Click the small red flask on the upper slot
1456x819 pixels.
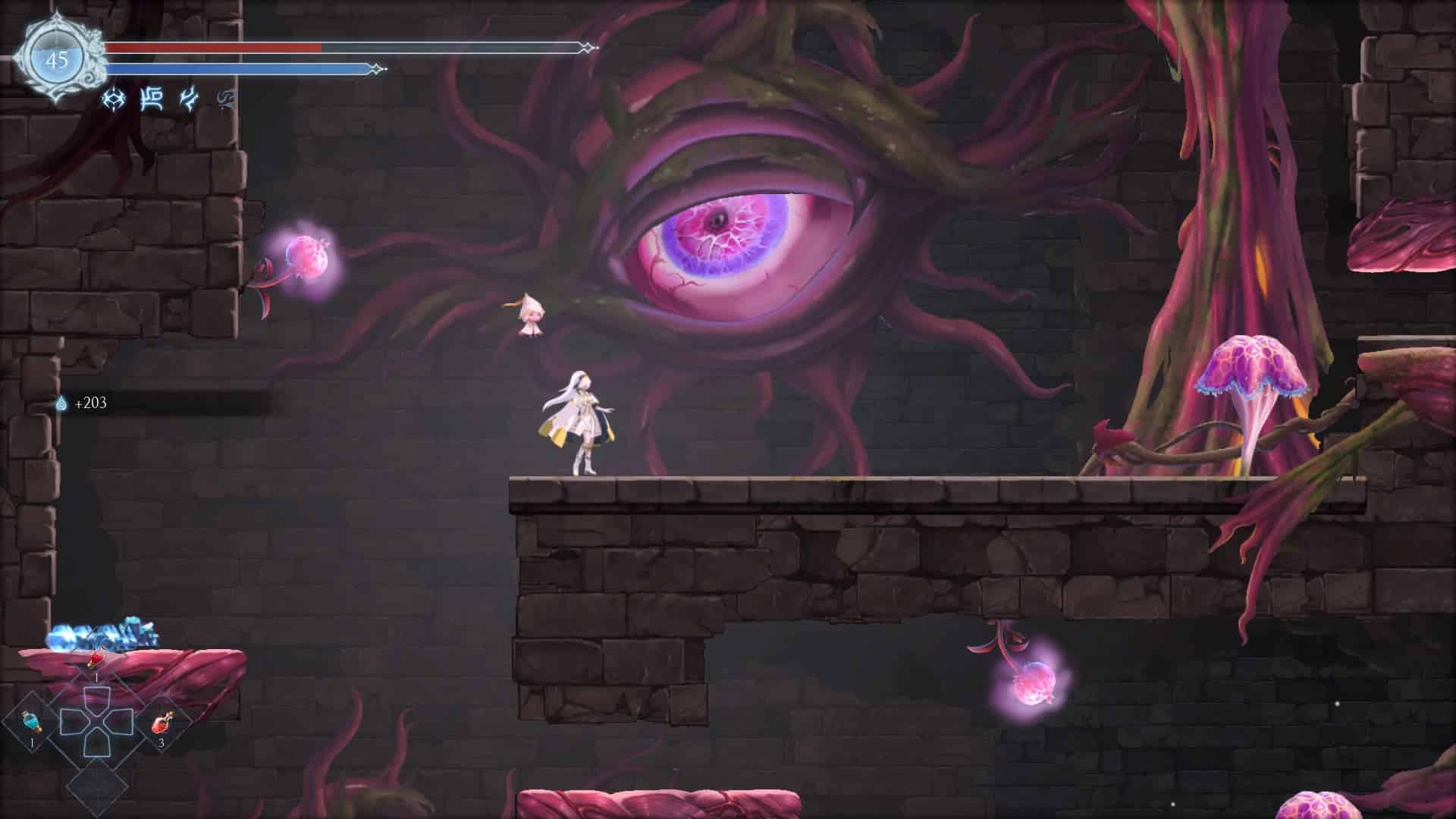click(x=95, y=659)
